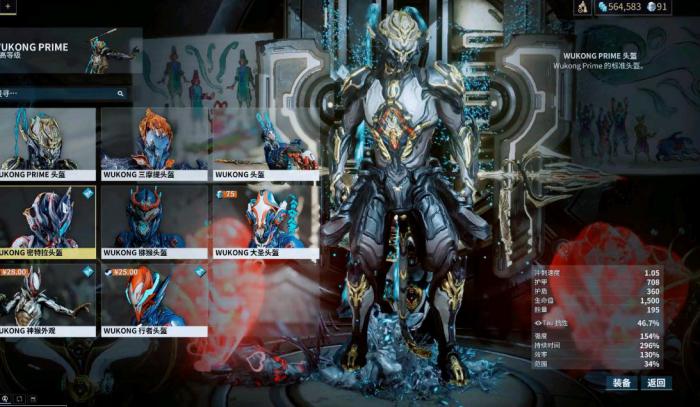Select the WUKONG 密特拉头盔 helmet
700x407 pixels.
[x=47, y=221]
